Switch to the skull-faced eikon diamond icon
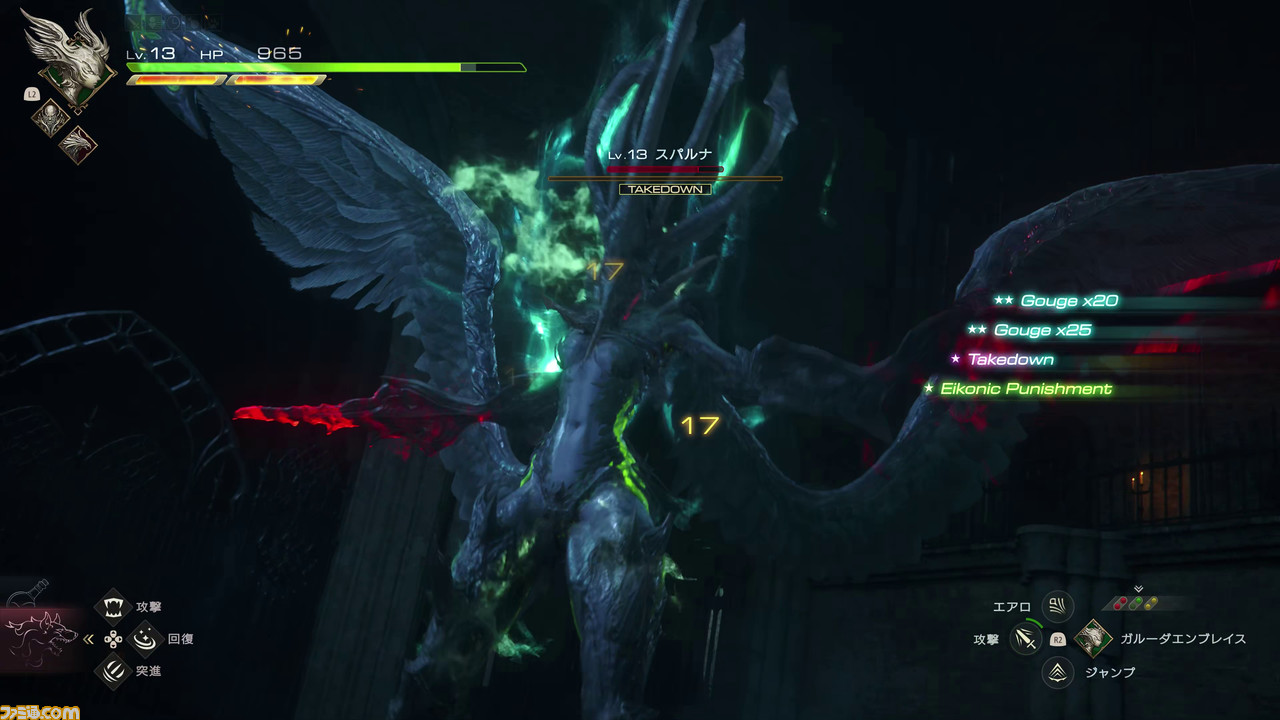This screenshot has height=720, width=1280. click(49, 119)
